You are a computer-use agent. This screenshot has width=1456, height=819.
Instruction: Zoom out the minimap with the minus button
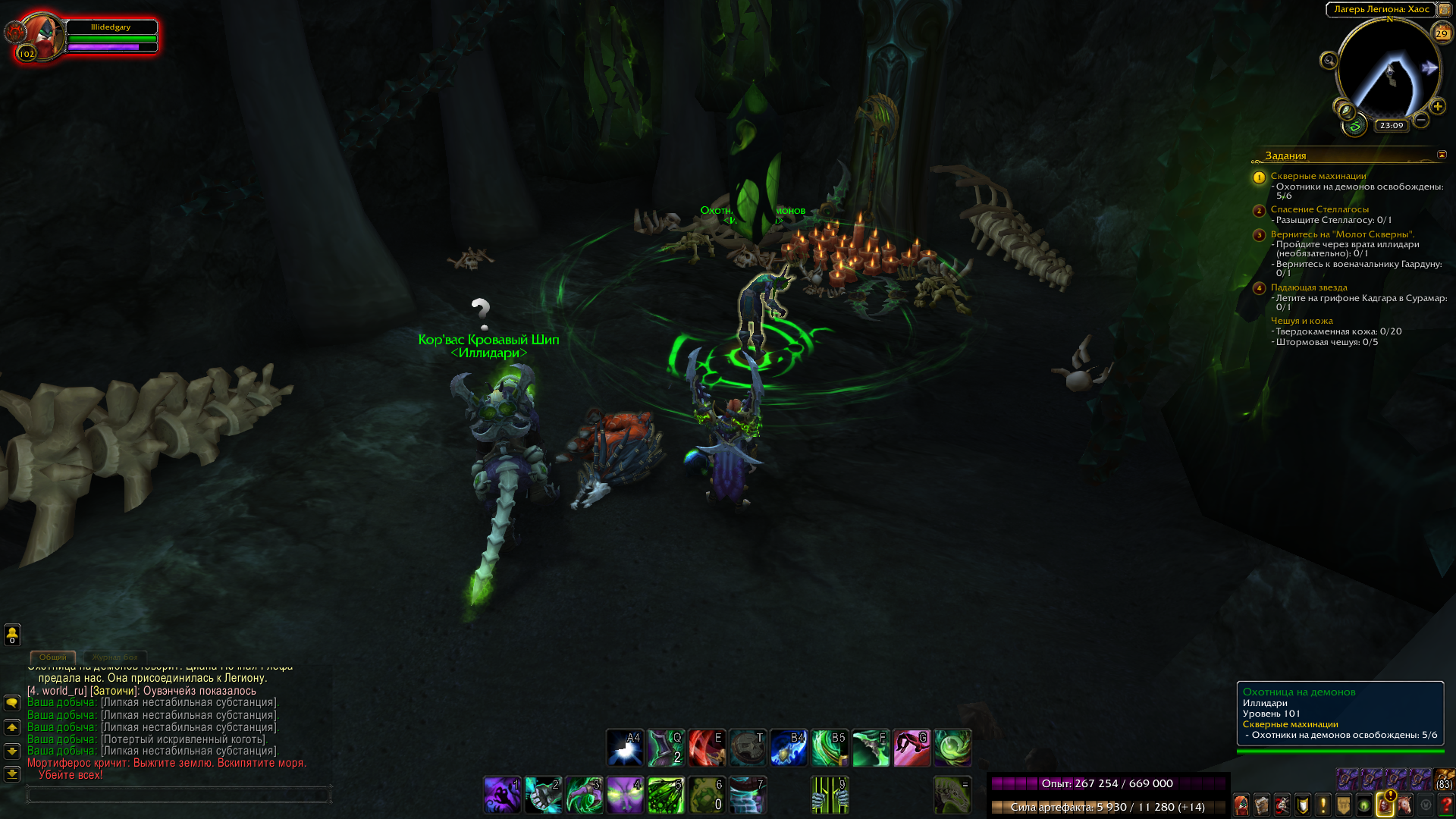point(1421,120)
